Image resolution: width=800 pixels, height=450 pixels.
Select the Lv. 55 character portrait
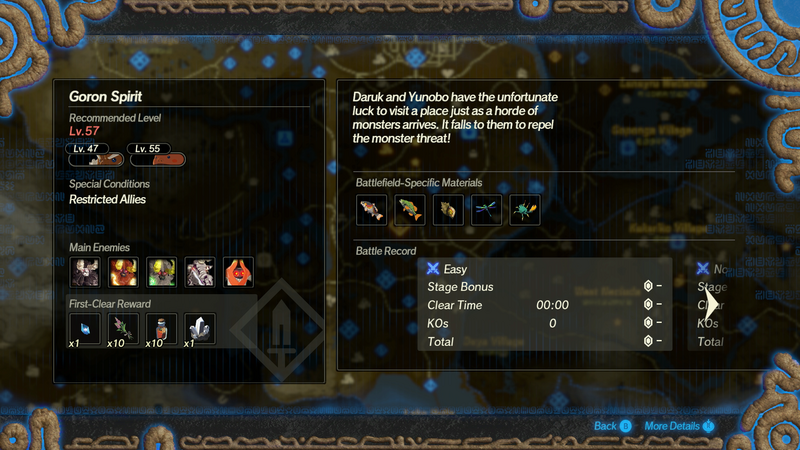click(x=157, y=157)
